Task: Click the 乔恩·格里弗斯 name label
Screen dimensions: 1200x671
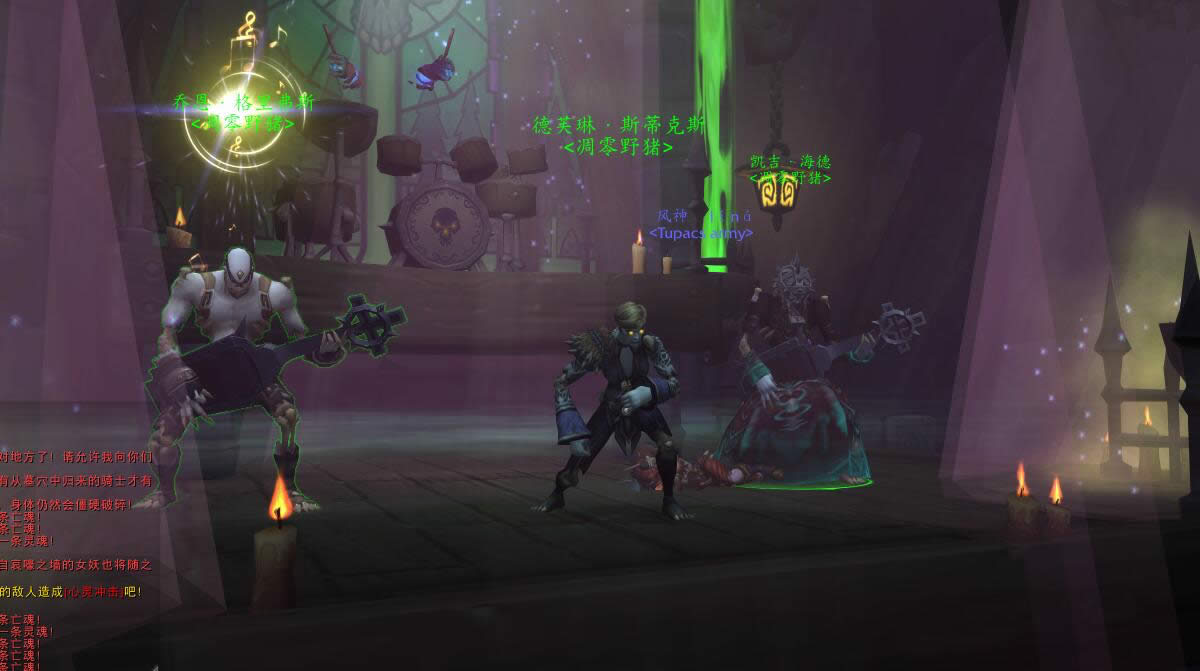Action: tap(243, 104)
